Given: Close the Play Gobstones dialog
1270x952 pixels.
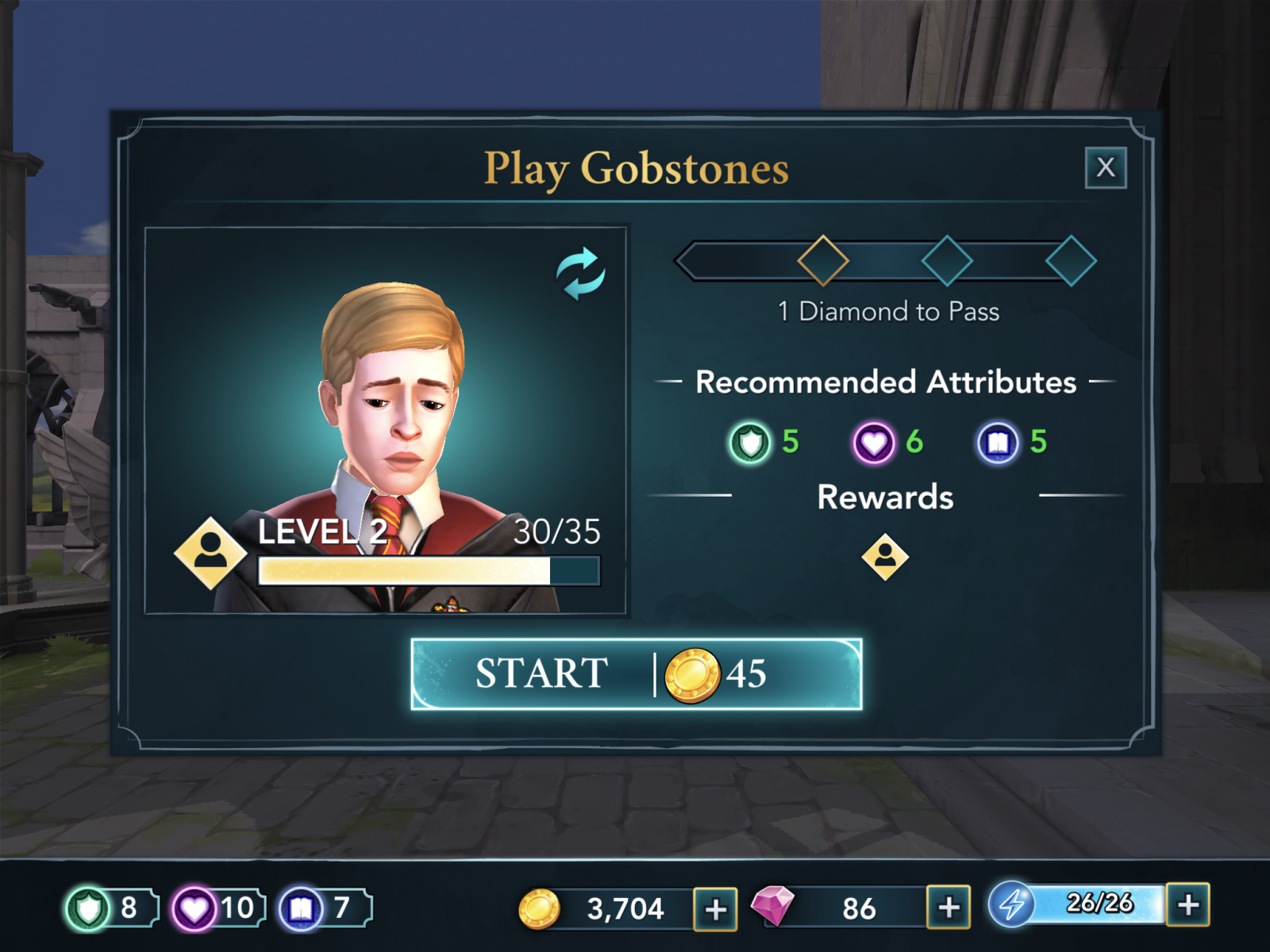Looking at the screenshot, I should click(1105, 167).
